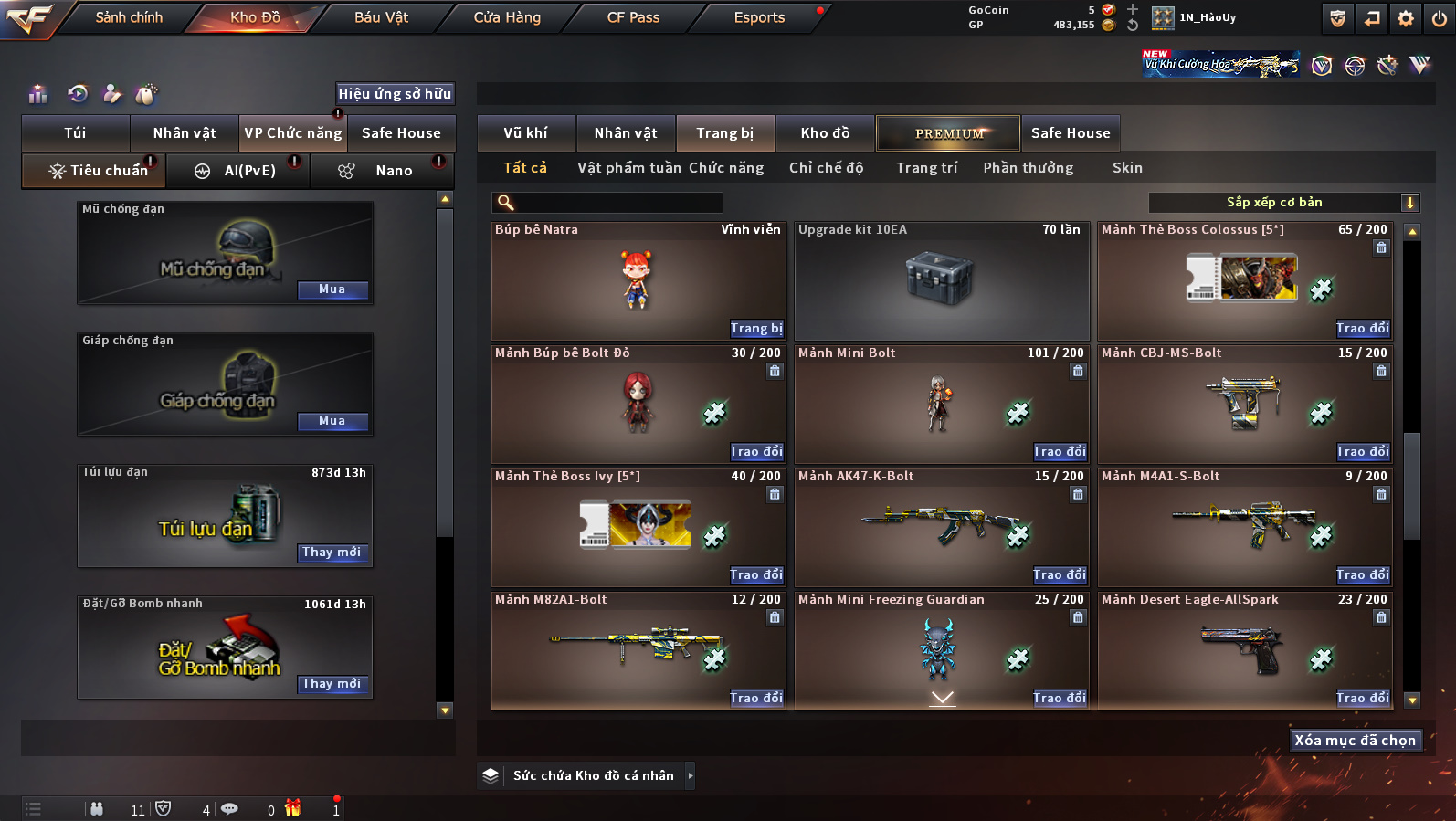Switch to the PREMIUM inventory tab
1456x821 pixels.
948,133
